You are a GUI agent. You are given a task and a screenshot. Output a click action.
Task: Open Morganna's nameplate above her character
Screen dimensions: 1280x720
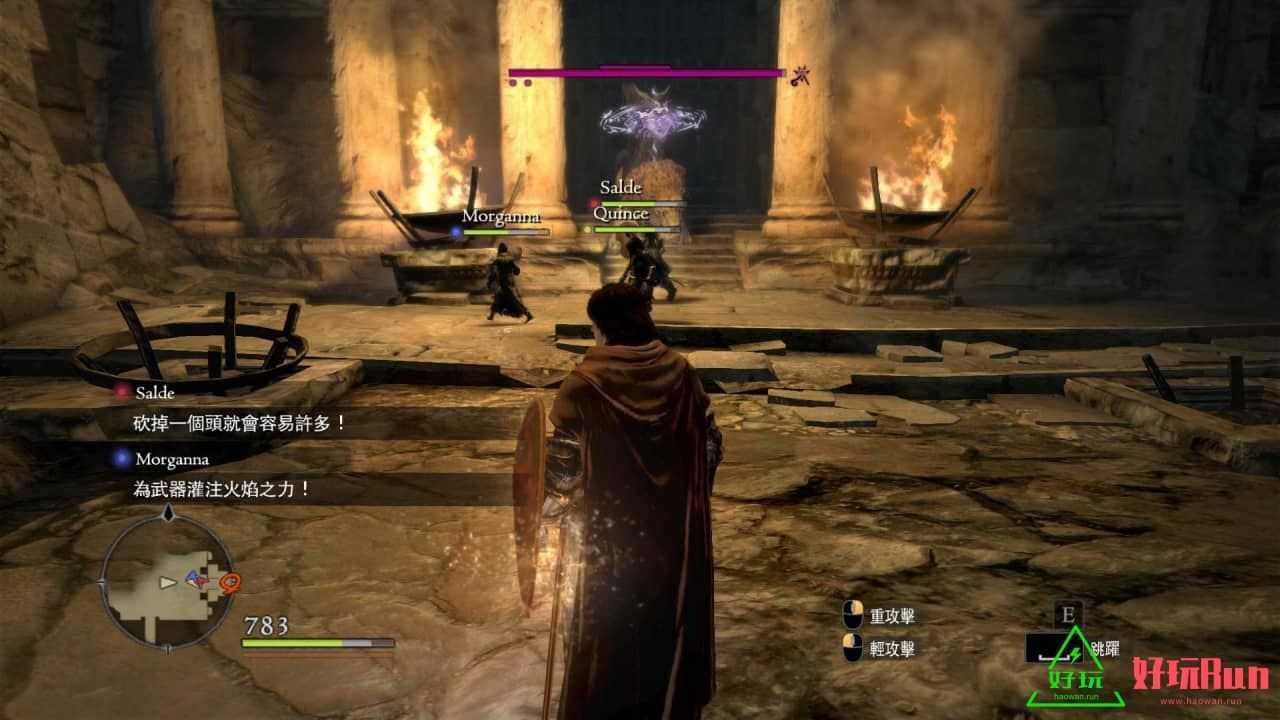coord(500,214)
